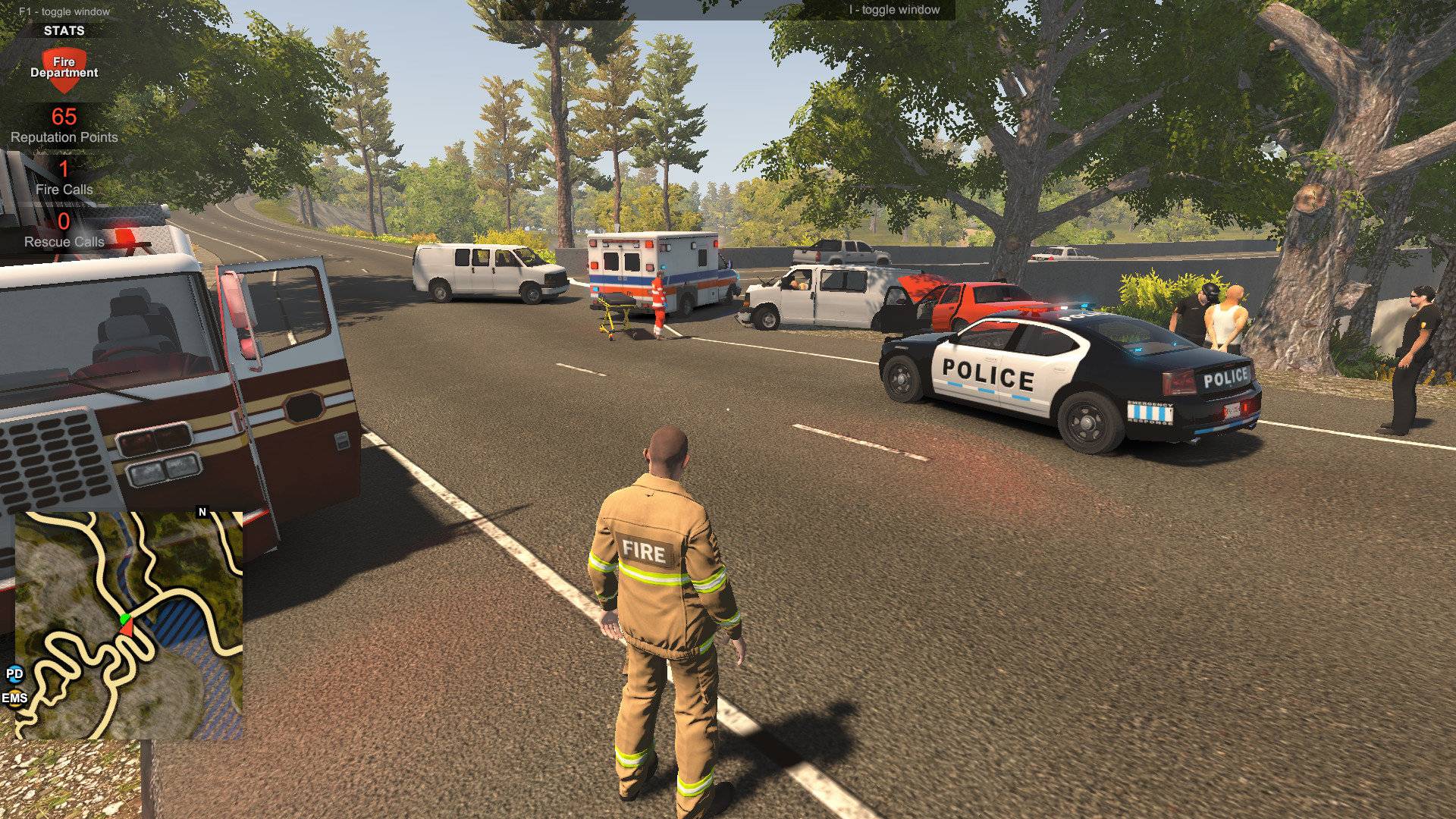Toggle the inventory window via I hint
Screen dimensions: 1456x819
click(893, 11)
